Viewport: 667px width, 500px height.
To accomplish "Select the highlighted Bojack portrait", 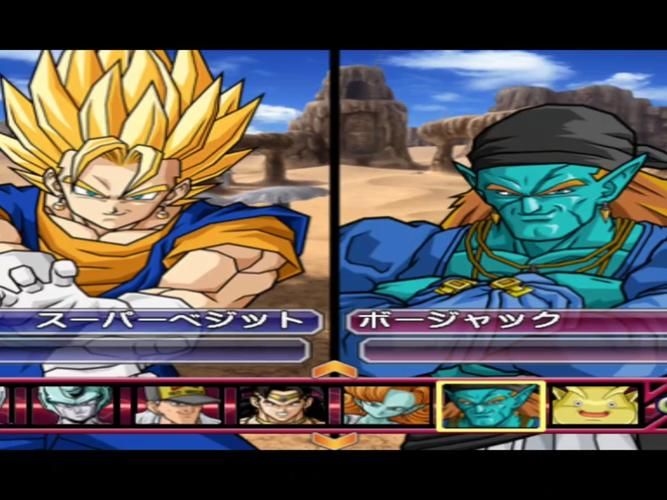I will (490, 406).
